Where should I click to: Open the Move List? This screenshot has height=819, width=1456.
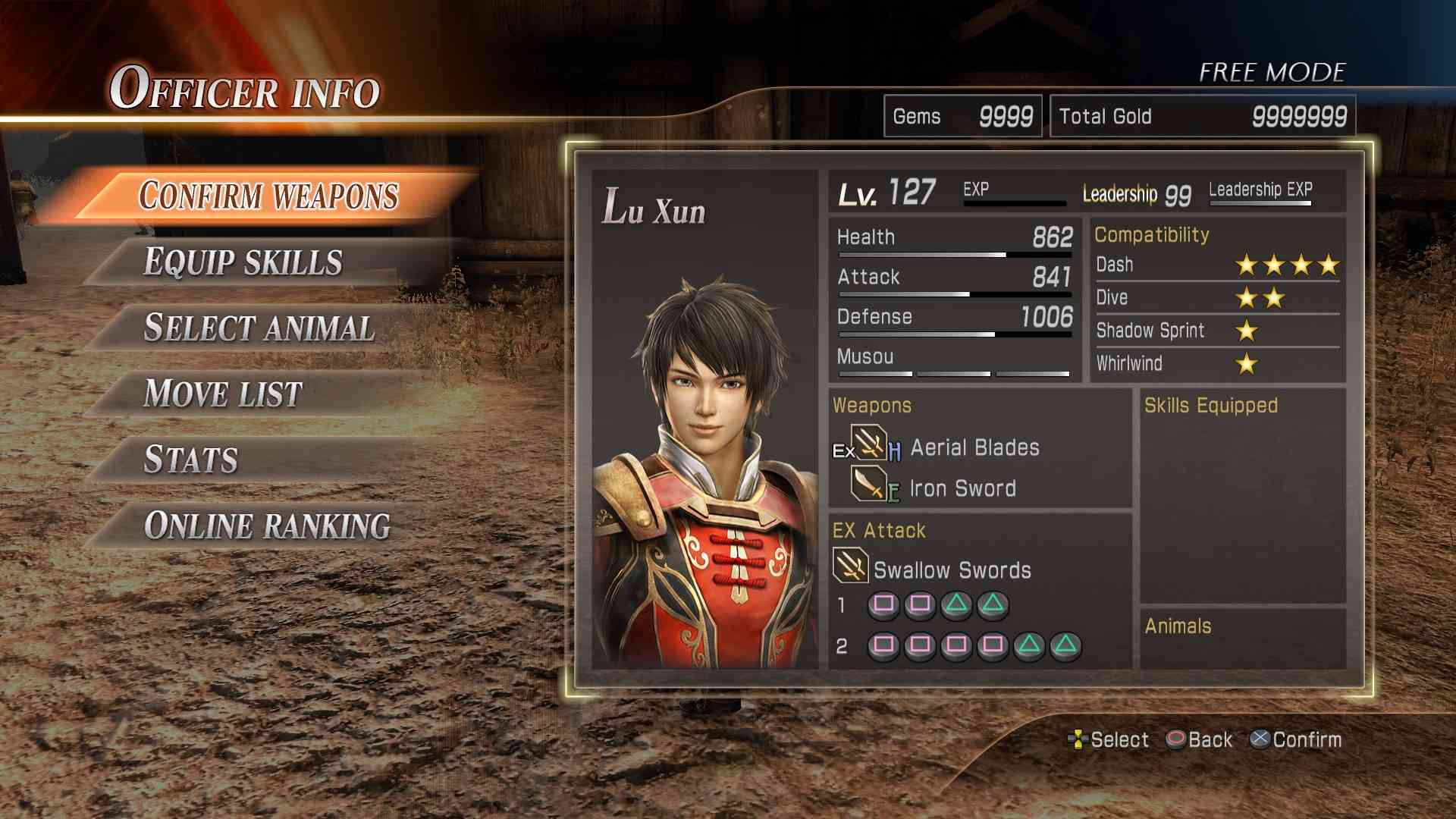click(223, 394)
